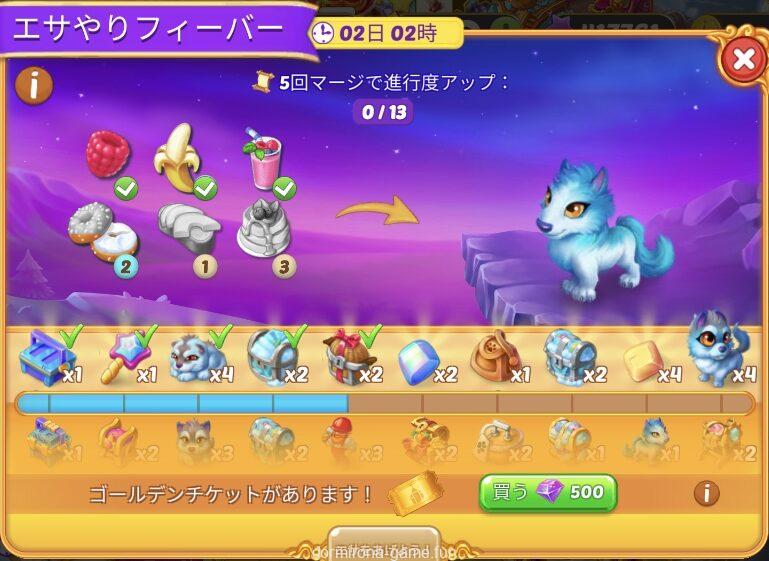Buy the golden ticket for 500 gems
This screenshot has width=769, height=561.
tap(548, 493)
